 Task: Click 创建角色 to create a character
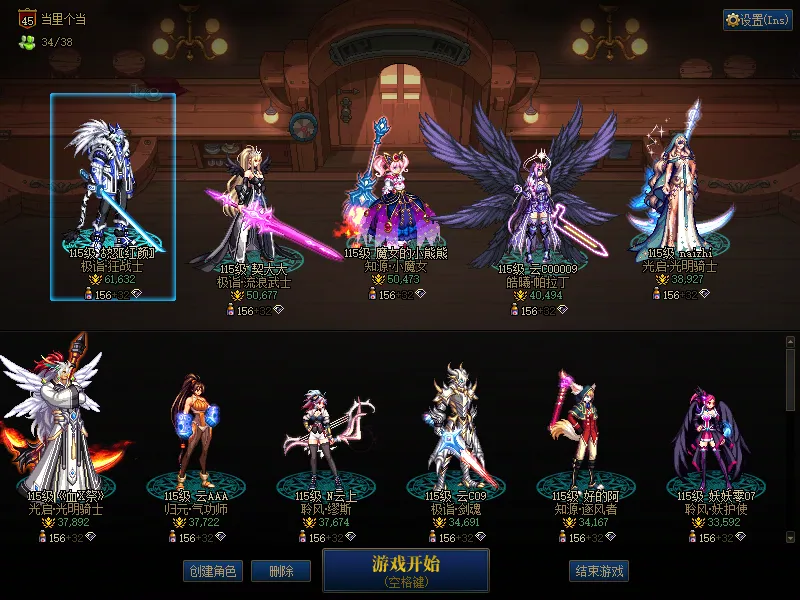coord(212,571)
